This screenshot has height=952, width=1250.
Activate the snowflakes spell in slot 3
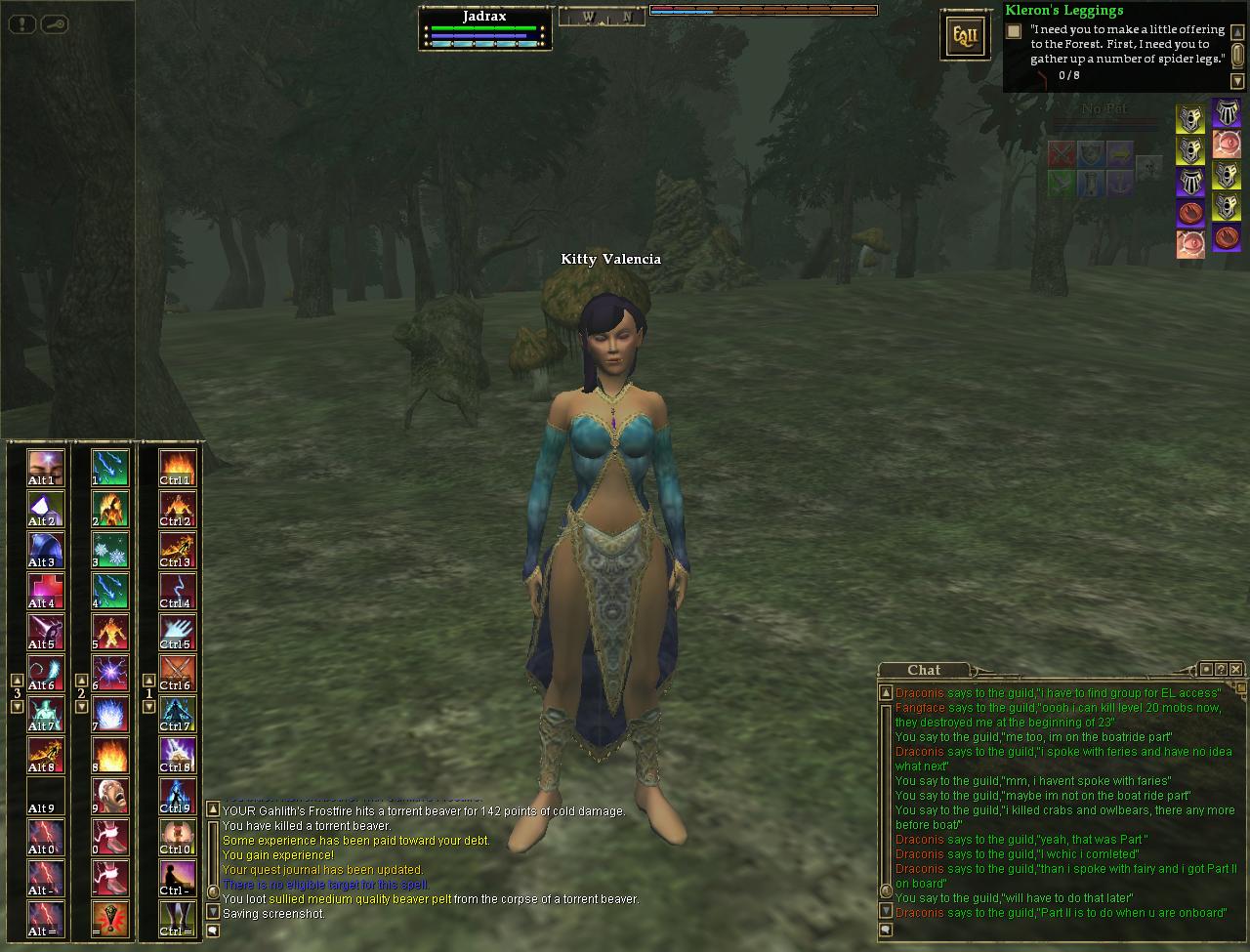point(110,550)
